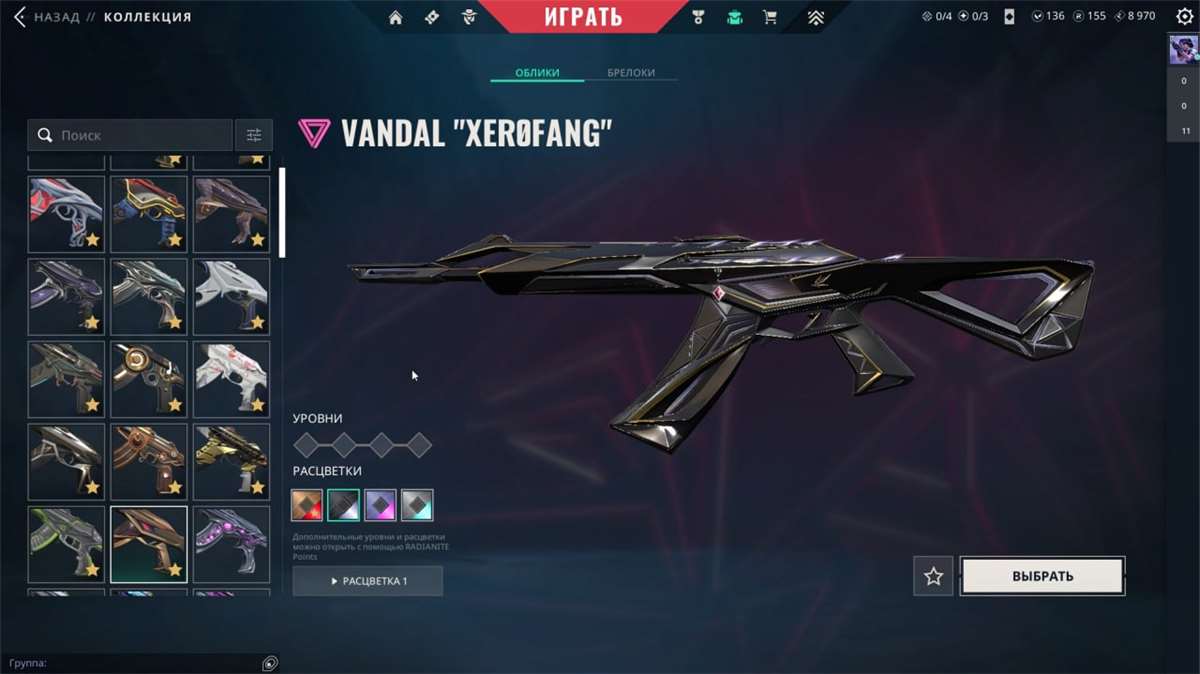Select the white skin with red splatter

point(231,379)
